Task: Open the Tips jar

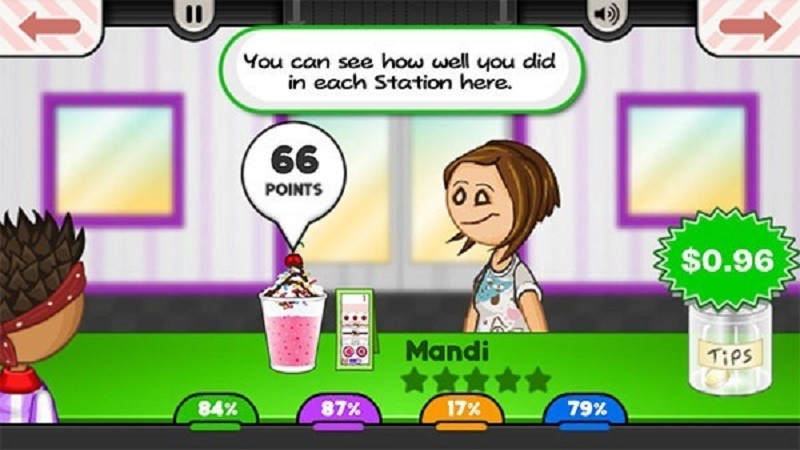Action: 729,350
